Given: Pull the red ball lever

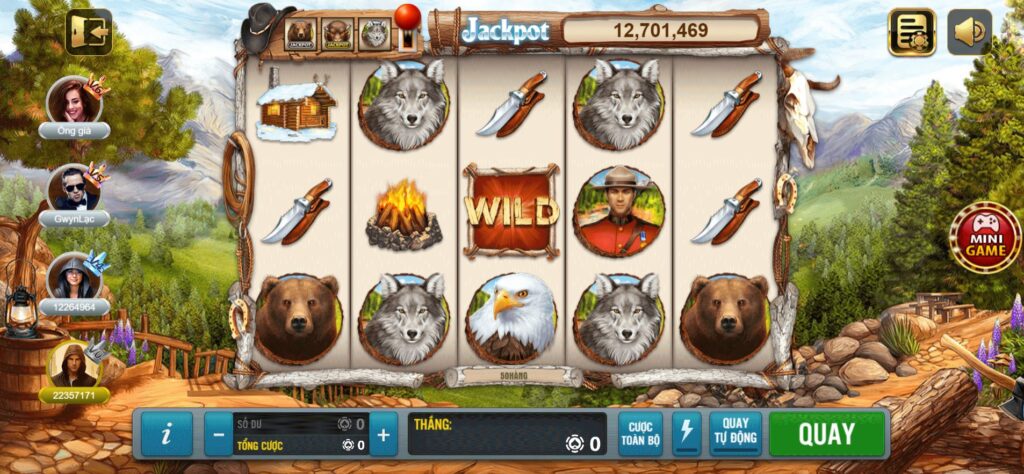Looking at the screenshot, I should 407,22.
